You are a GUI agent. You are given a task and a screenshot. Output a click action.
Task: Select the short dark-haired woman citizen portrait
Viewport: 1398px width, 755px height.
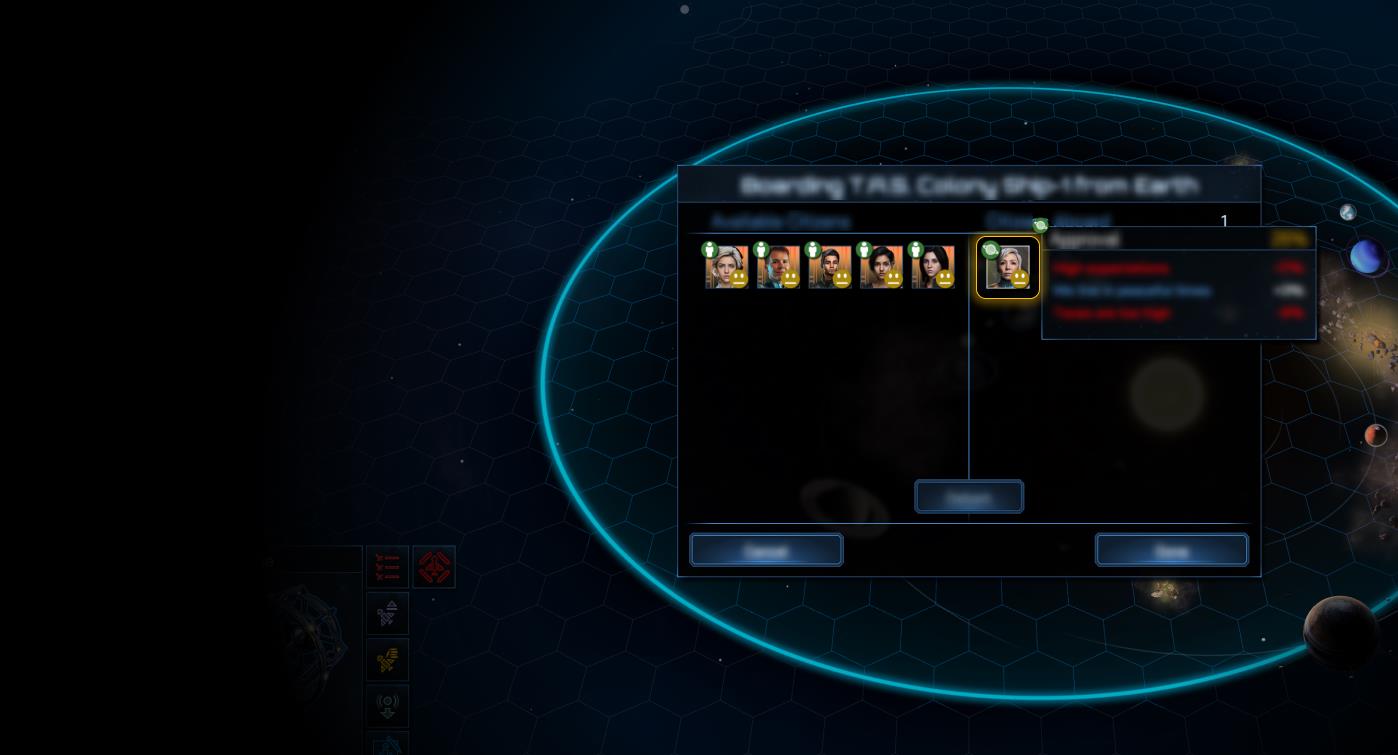[x=881, y=267]
